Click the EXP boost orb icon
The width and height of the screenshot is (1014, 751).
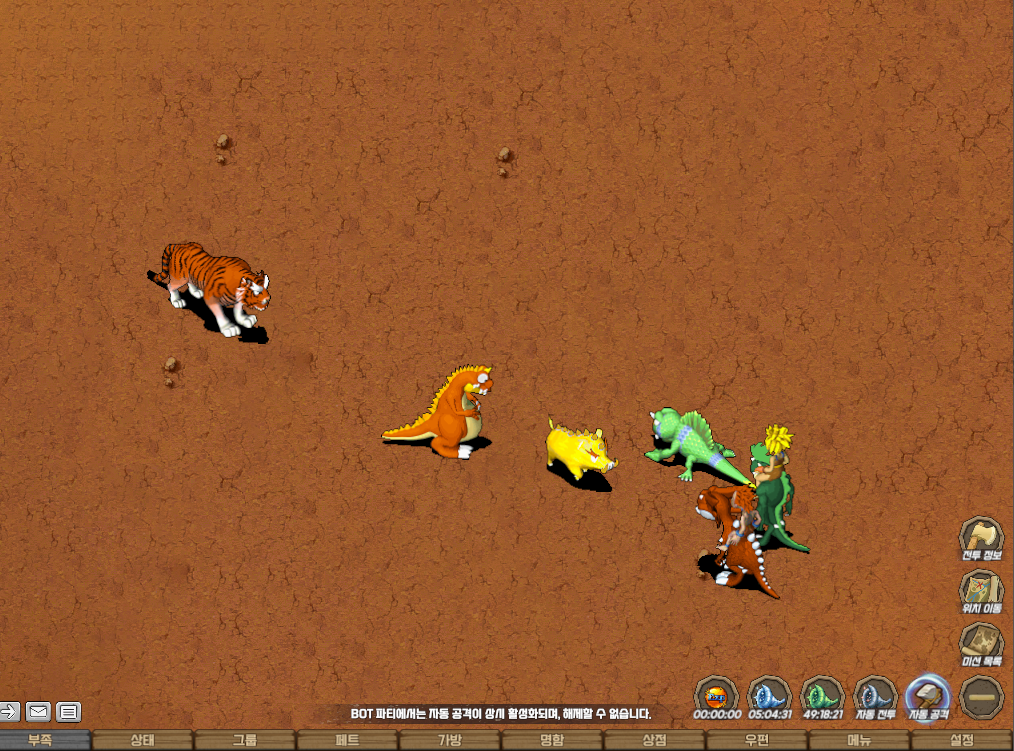point(716,694)
